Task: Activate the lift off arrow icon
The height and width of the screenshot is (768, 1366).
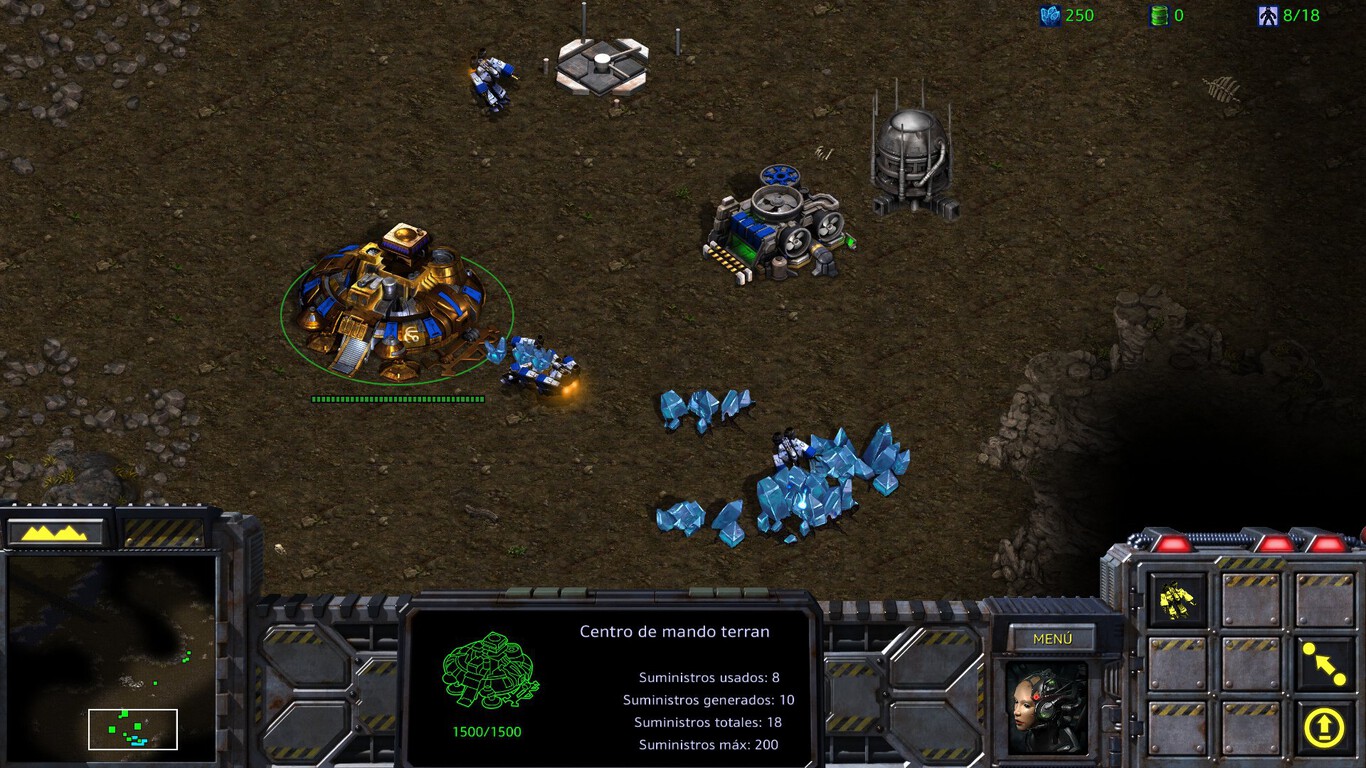Action: coord(1324,727)
